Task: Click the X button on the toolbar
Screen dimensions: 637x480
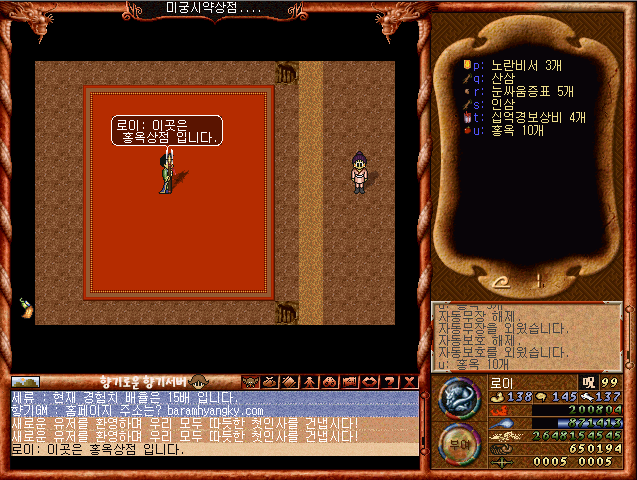Action: pyautogui.click(x=411, y=381)
